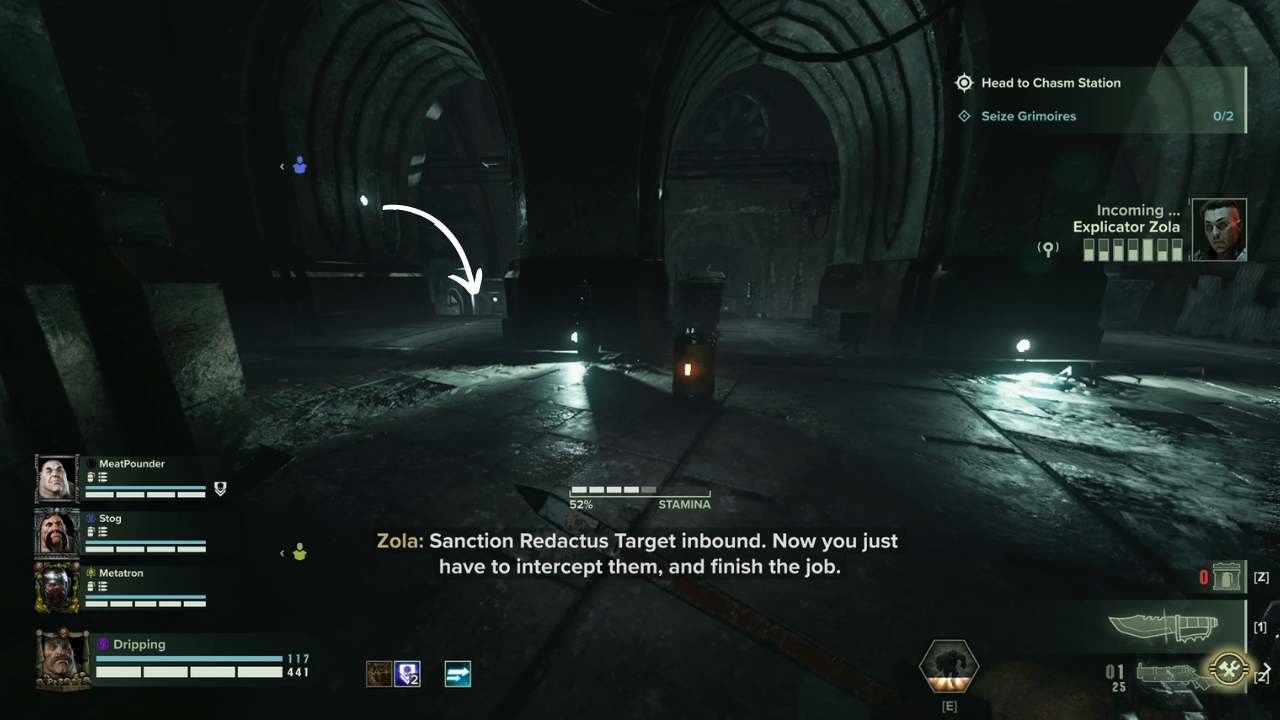The height and width of the screenshot is (720, 1280).
Task: Click MeatPounder's shield toughness badge
Action: (219, 490)
